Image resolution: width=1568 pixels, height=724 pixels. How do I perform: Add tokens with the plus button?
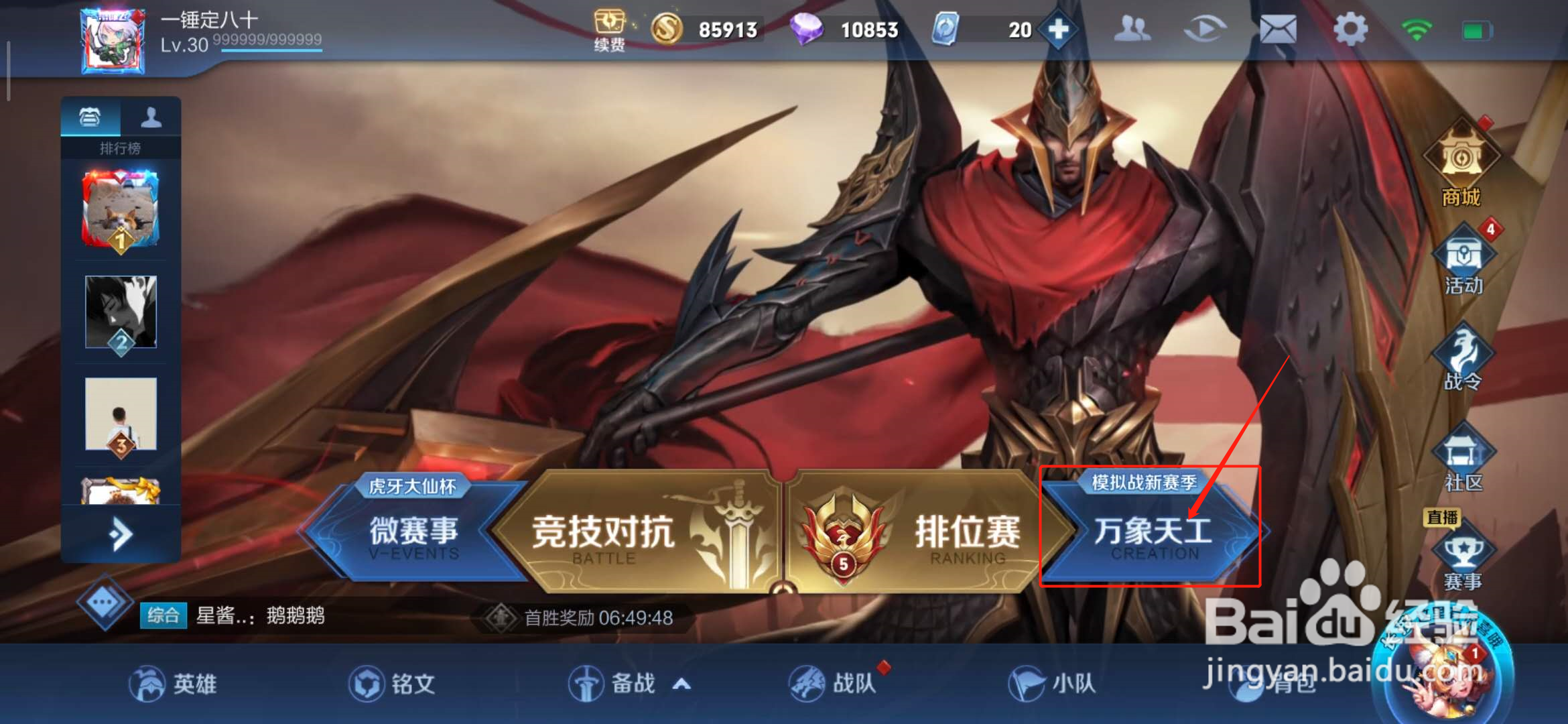[1057, 29]
